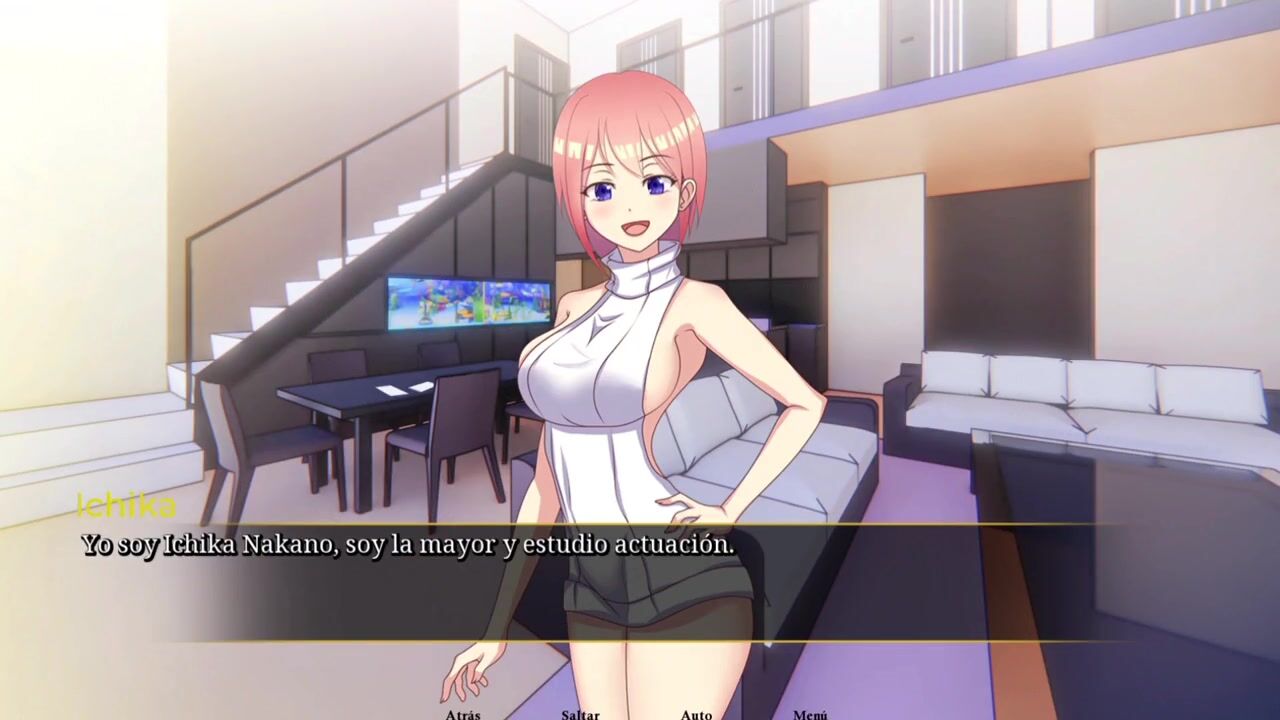Image resolution: width=1280 pixels, height=720 pixels.
Task: Open the Menú button
Action: click(810, 714)
